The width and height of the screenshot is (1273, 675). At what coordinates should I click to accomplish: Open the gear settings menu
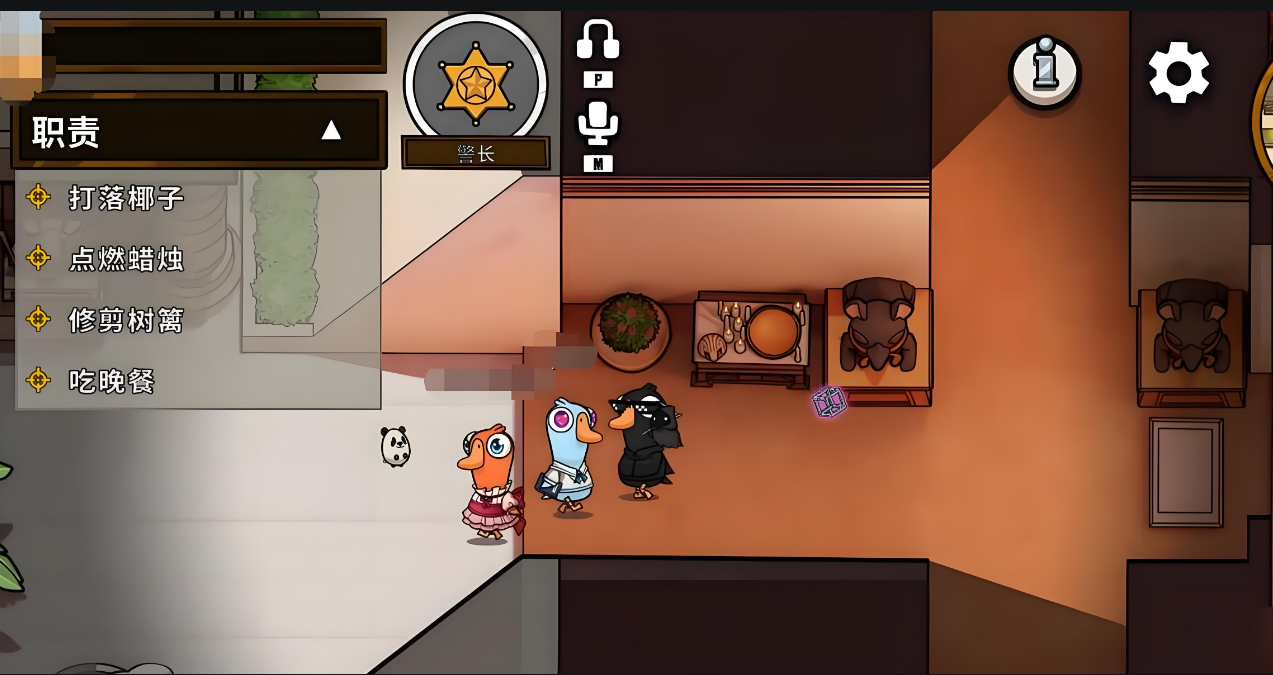[1179, 72]
